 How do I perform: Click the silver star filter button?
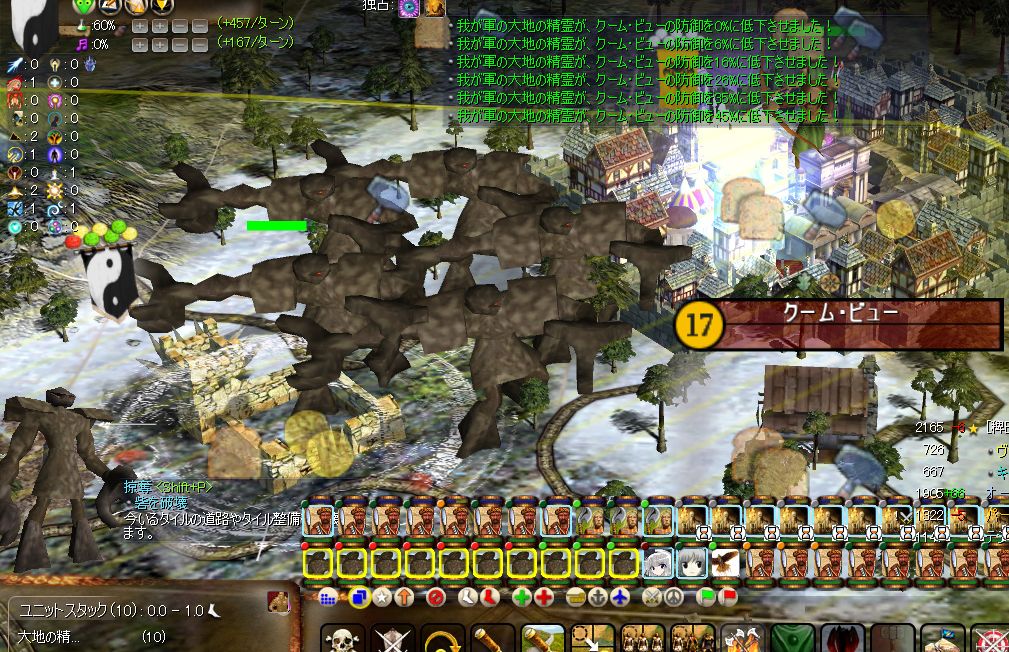point(382,597)
